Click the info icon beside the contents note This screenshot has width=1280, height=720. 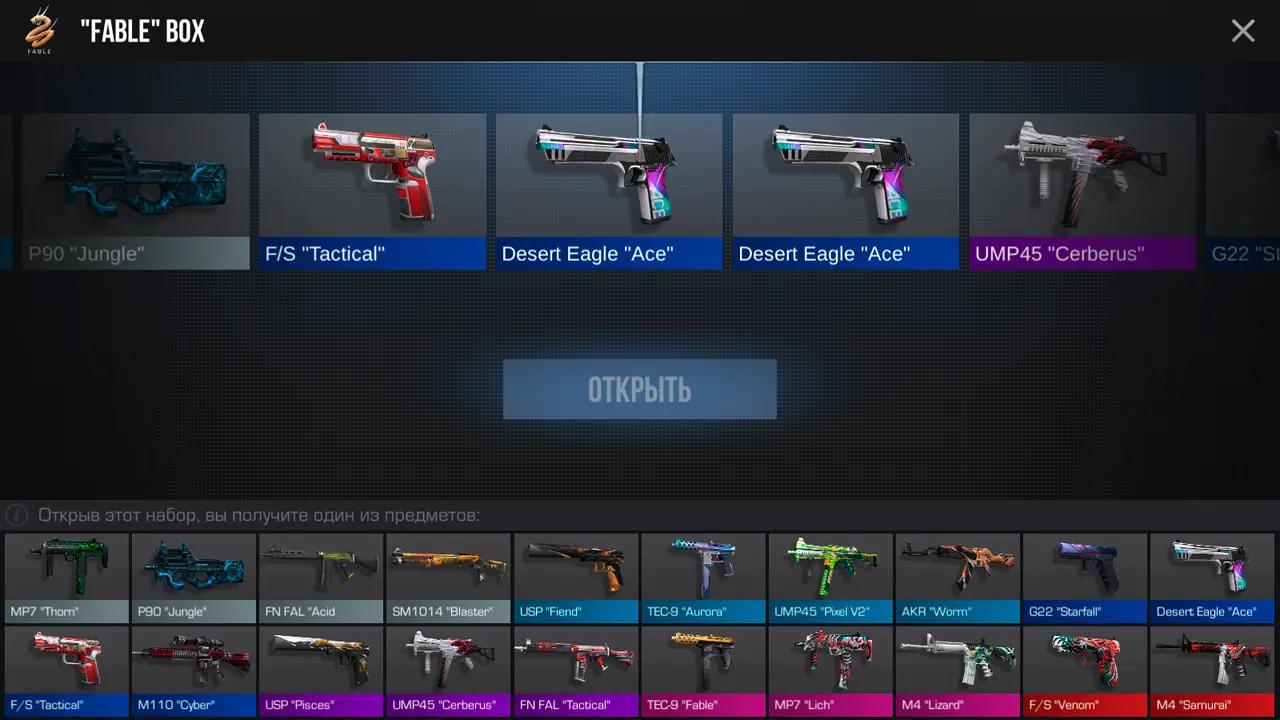tap(16, 516)
